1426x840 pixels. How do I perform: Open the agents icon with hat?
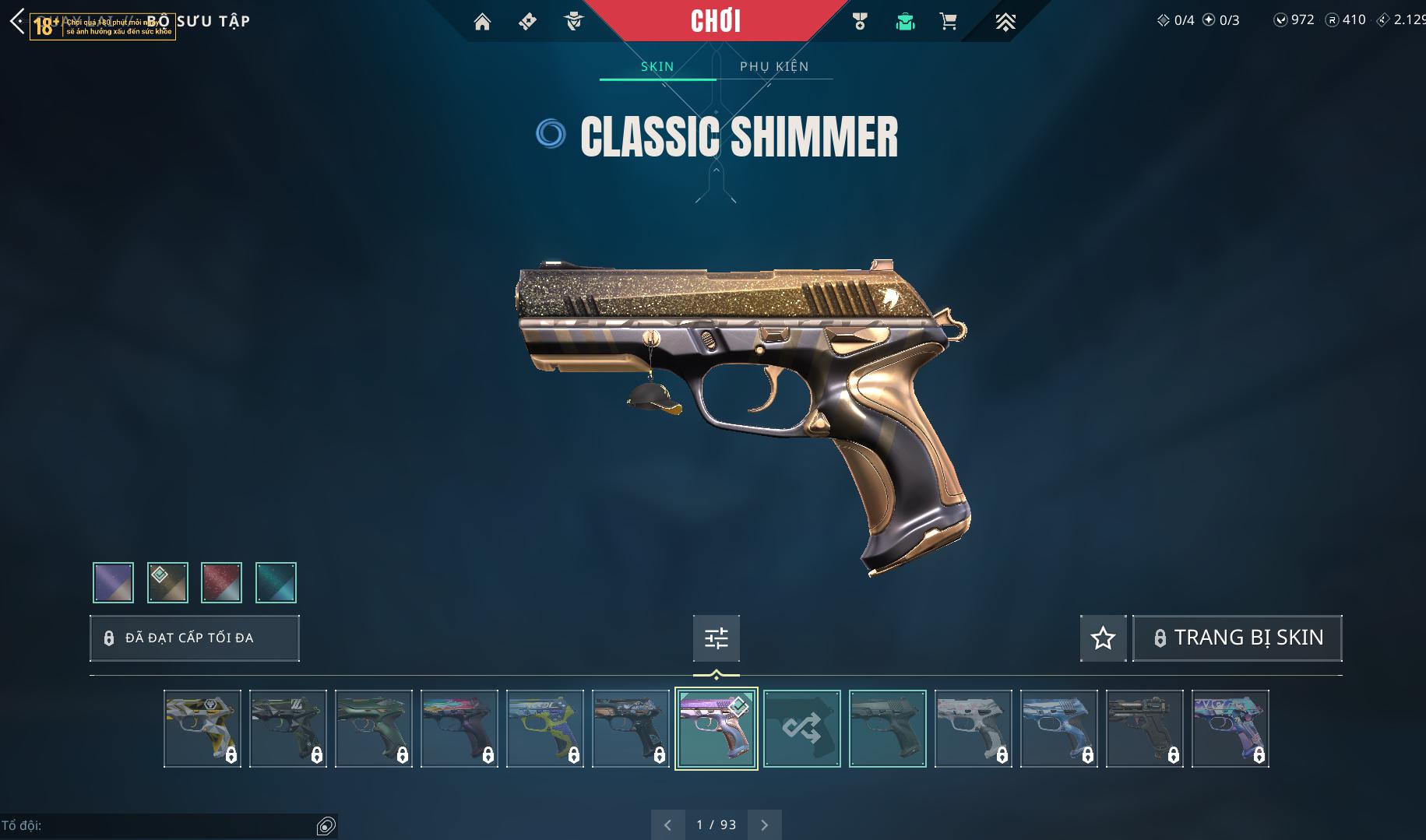tap(574, 22)
